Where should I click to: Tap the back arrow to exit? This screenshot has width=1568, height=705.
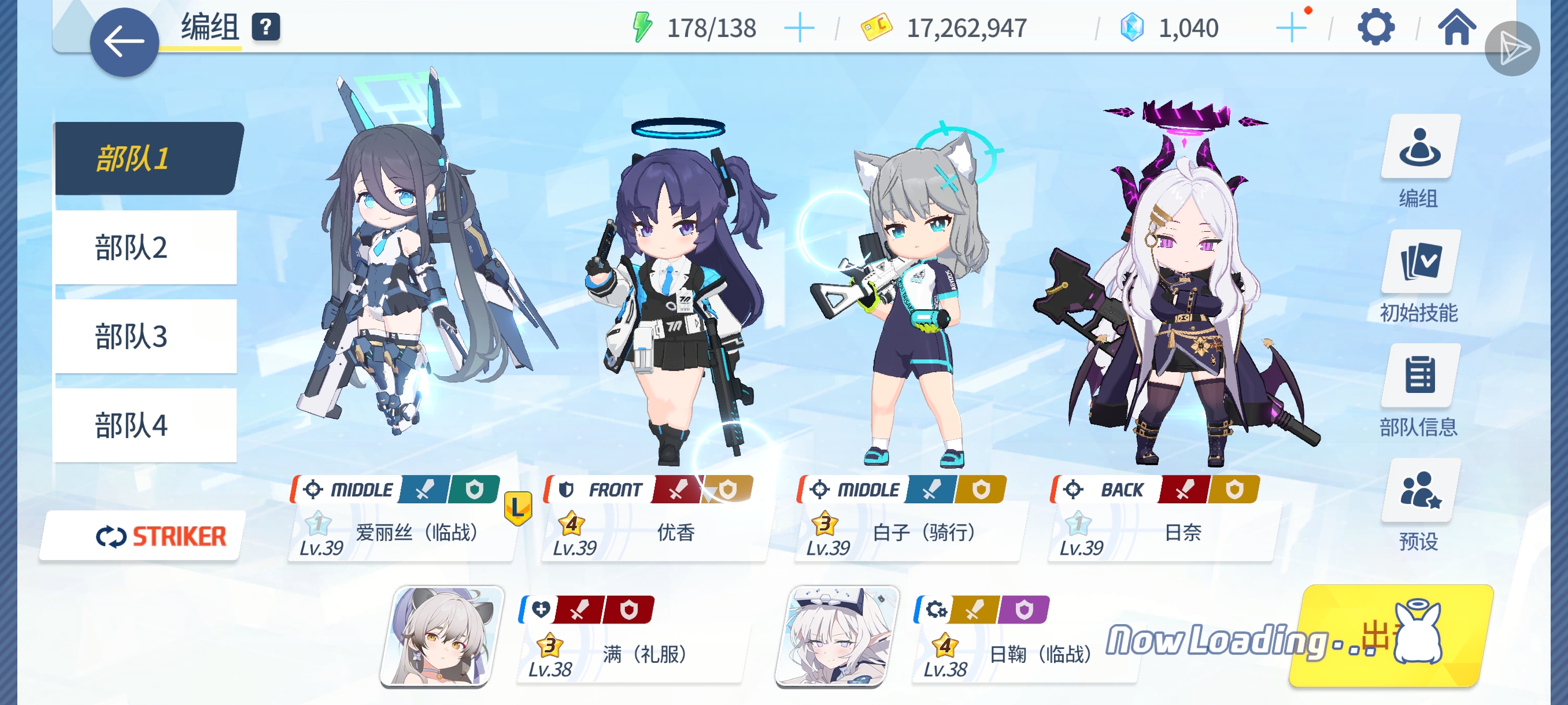pos(124,38)
